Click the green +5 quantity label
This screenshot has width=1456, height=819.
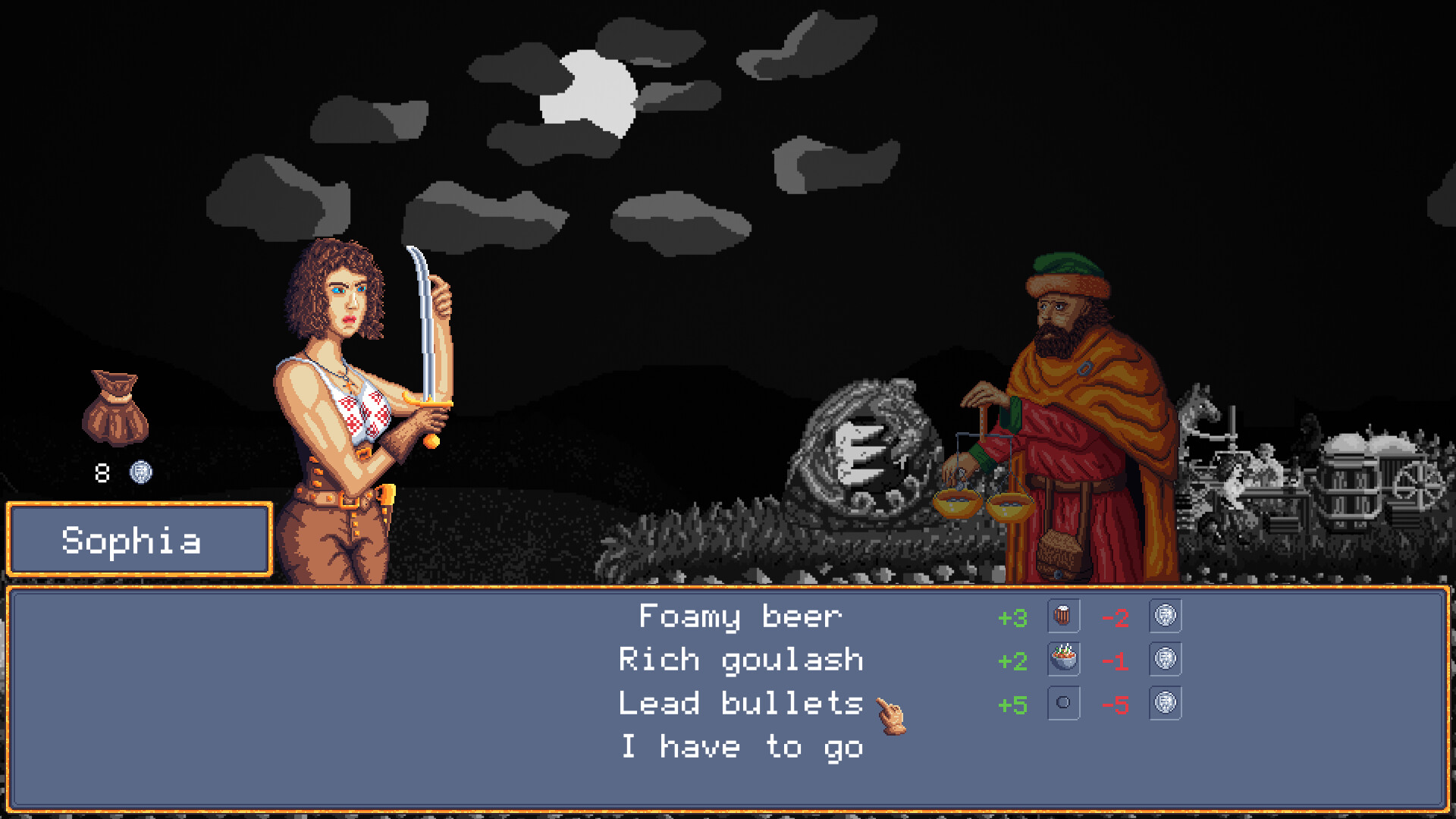point(1012,703)
